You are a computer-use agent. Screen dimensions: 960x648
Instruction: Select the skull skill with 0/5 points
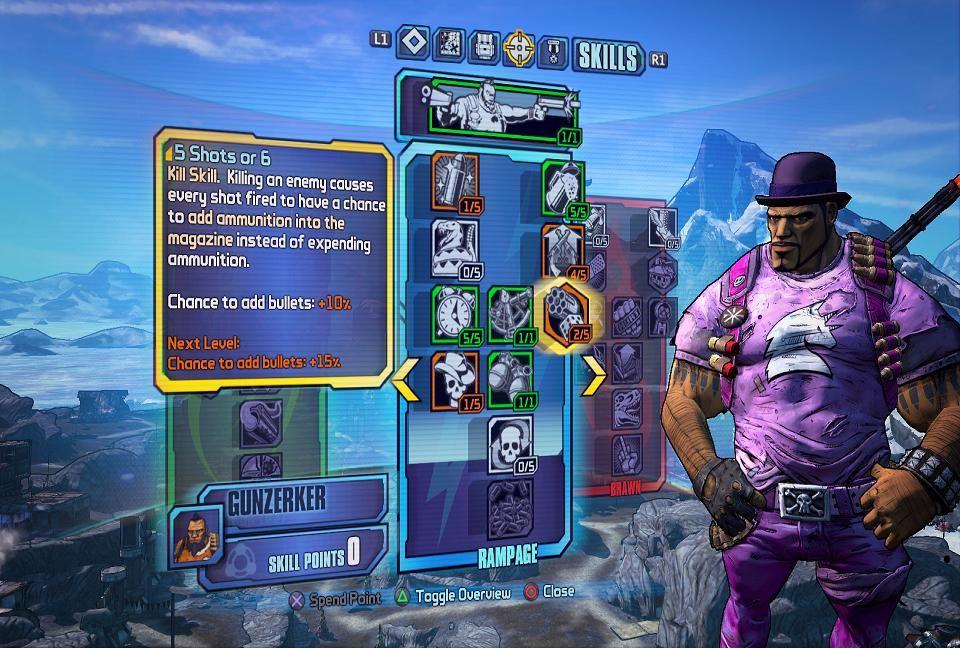510,444
